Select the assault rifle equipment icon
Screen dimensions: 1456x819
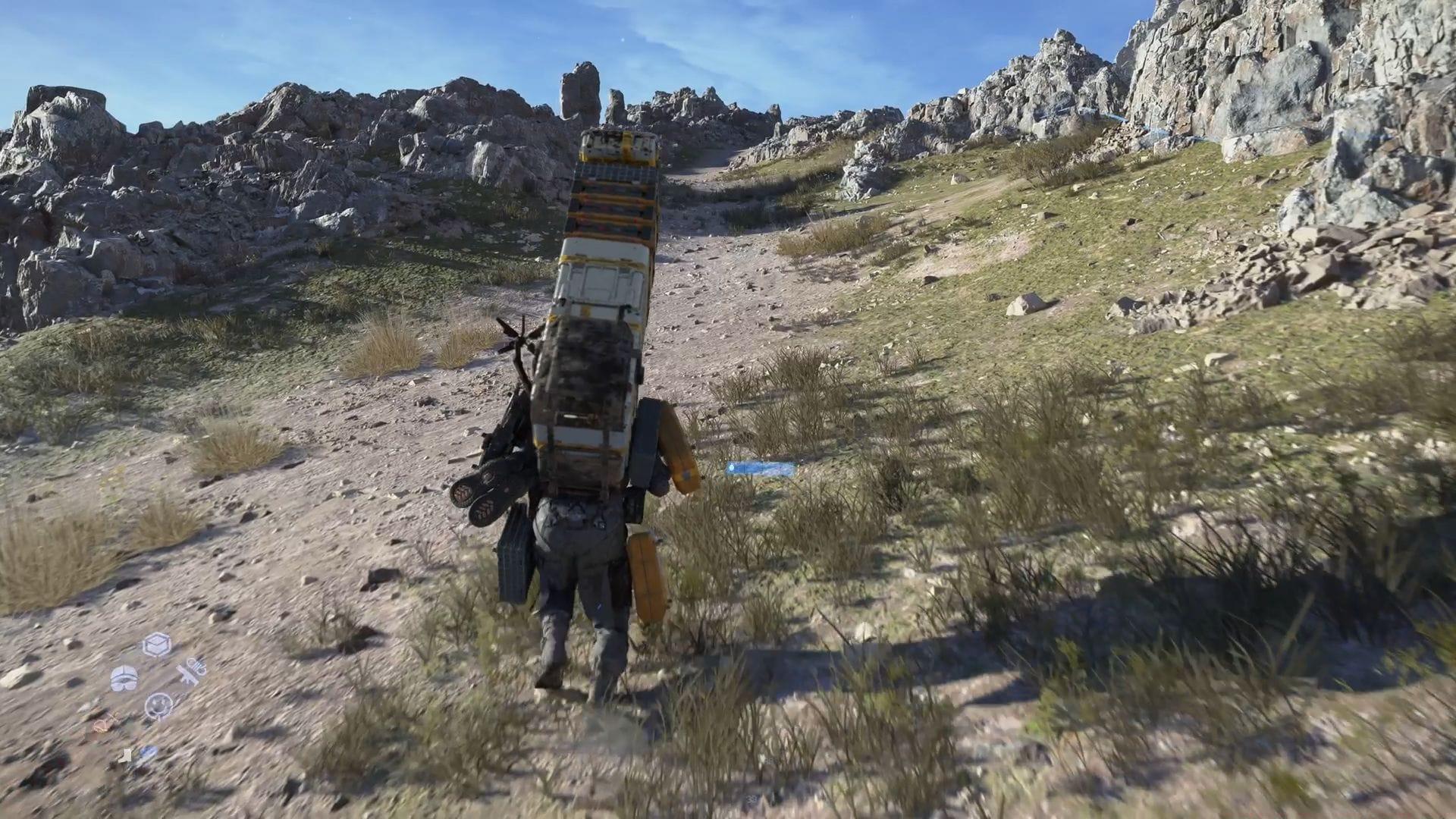(190, 676)
